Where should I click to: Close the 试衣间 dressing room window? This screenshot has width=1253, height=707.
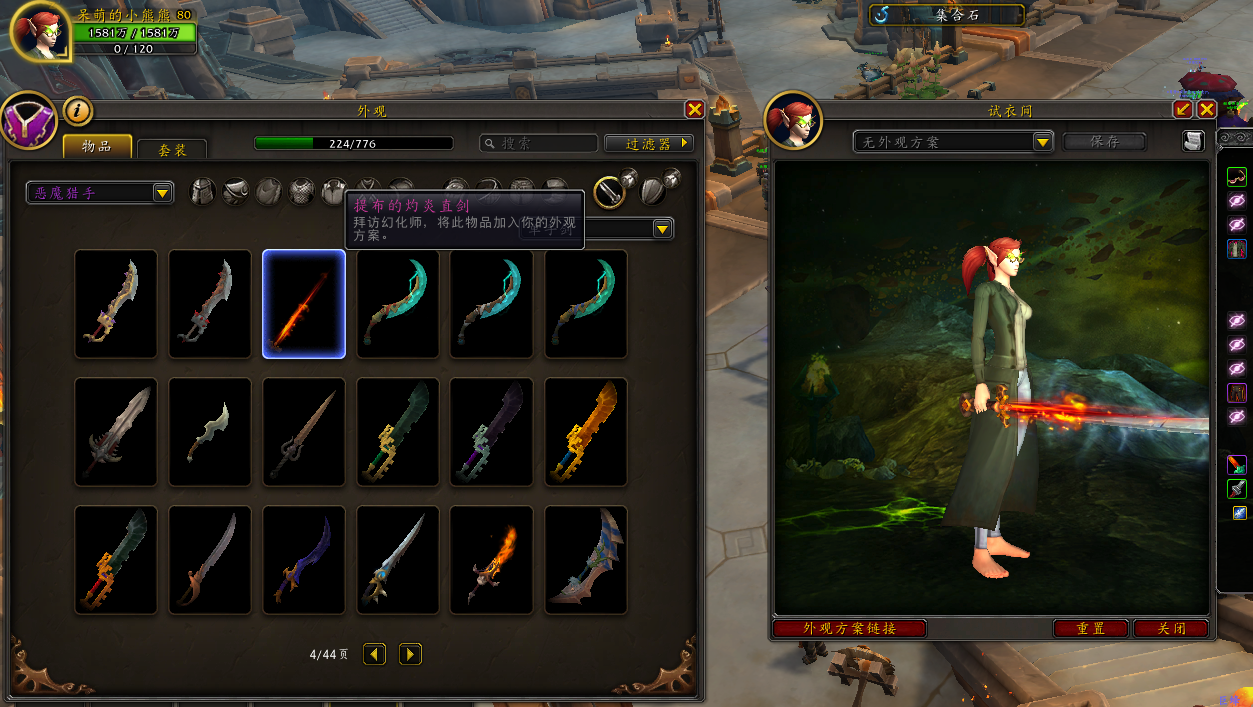click(x=1206, y=110)
